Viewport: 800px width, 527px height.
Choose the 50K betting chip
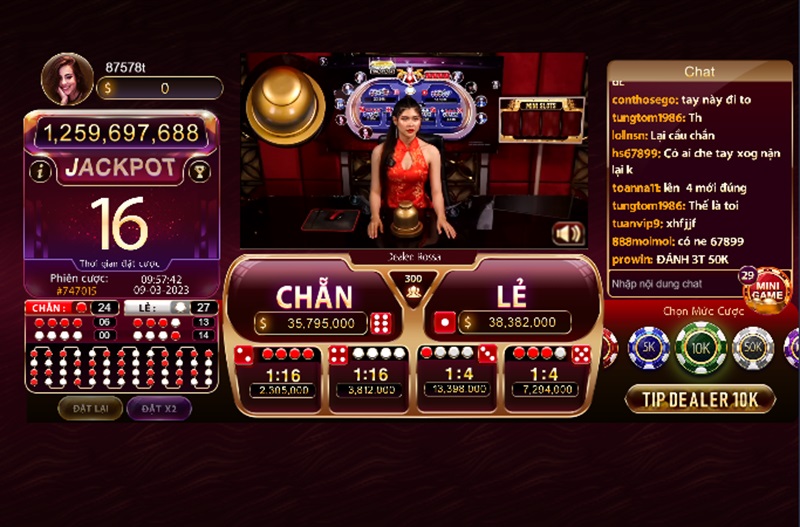pos(752,348)
